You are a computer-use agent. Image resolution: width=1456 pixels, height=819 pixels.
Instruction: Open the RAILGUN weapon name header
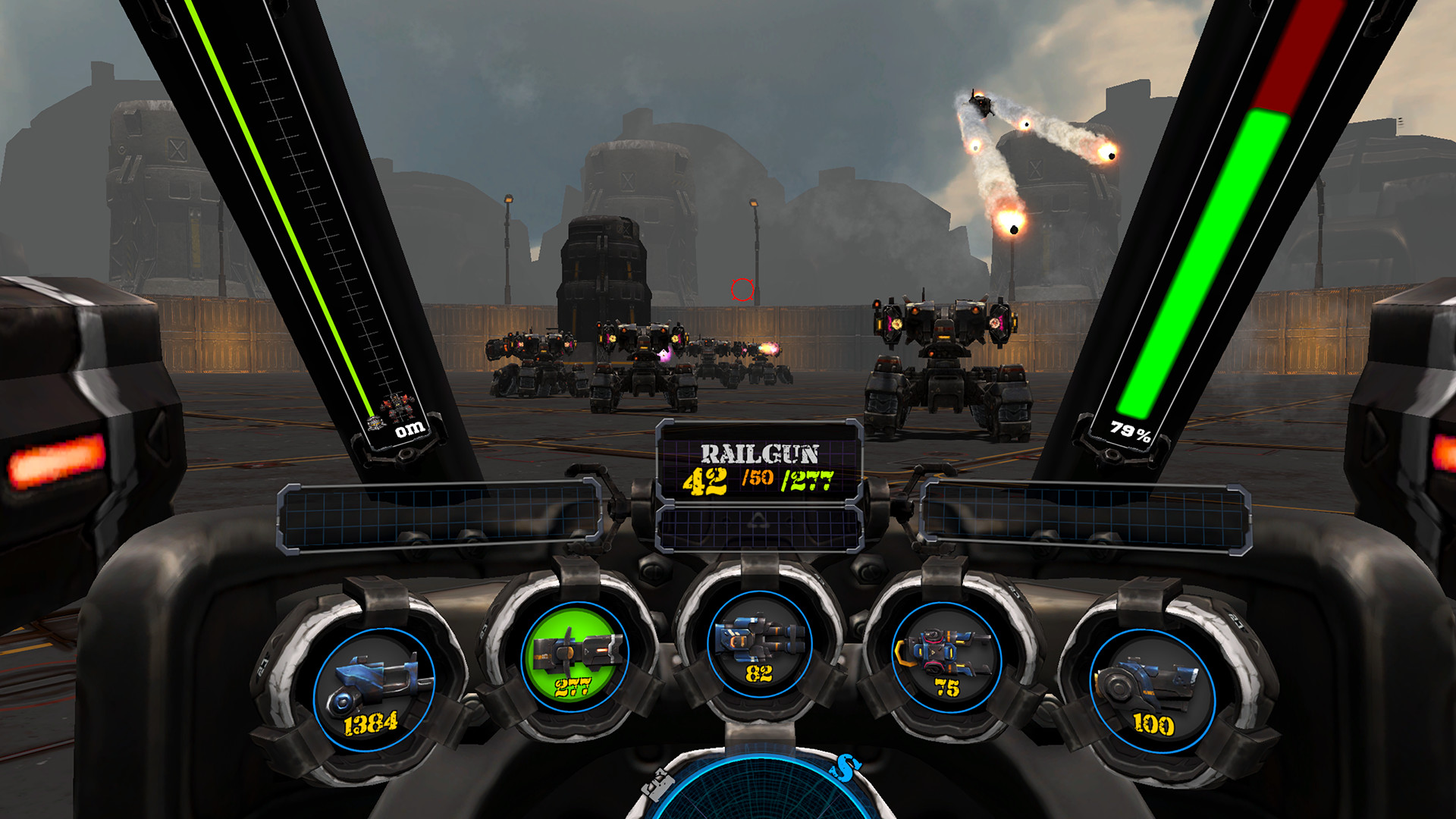coord(761,452)
